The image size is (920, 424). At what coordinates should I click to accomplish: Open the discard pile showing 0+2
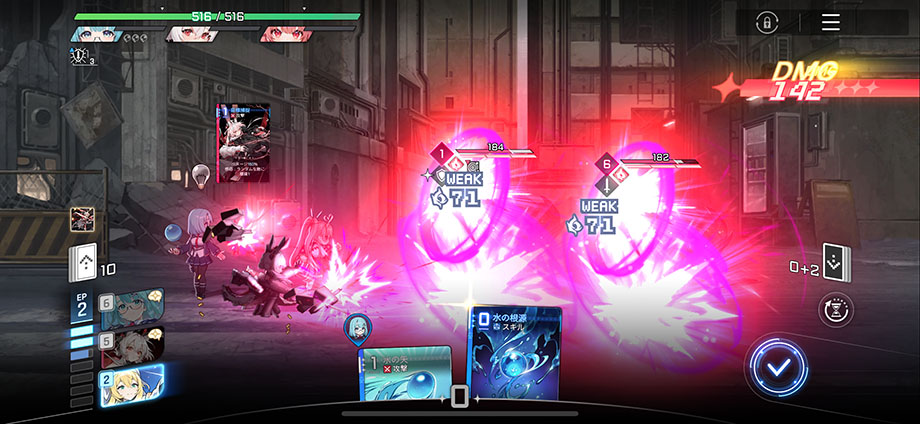point(835,262)
